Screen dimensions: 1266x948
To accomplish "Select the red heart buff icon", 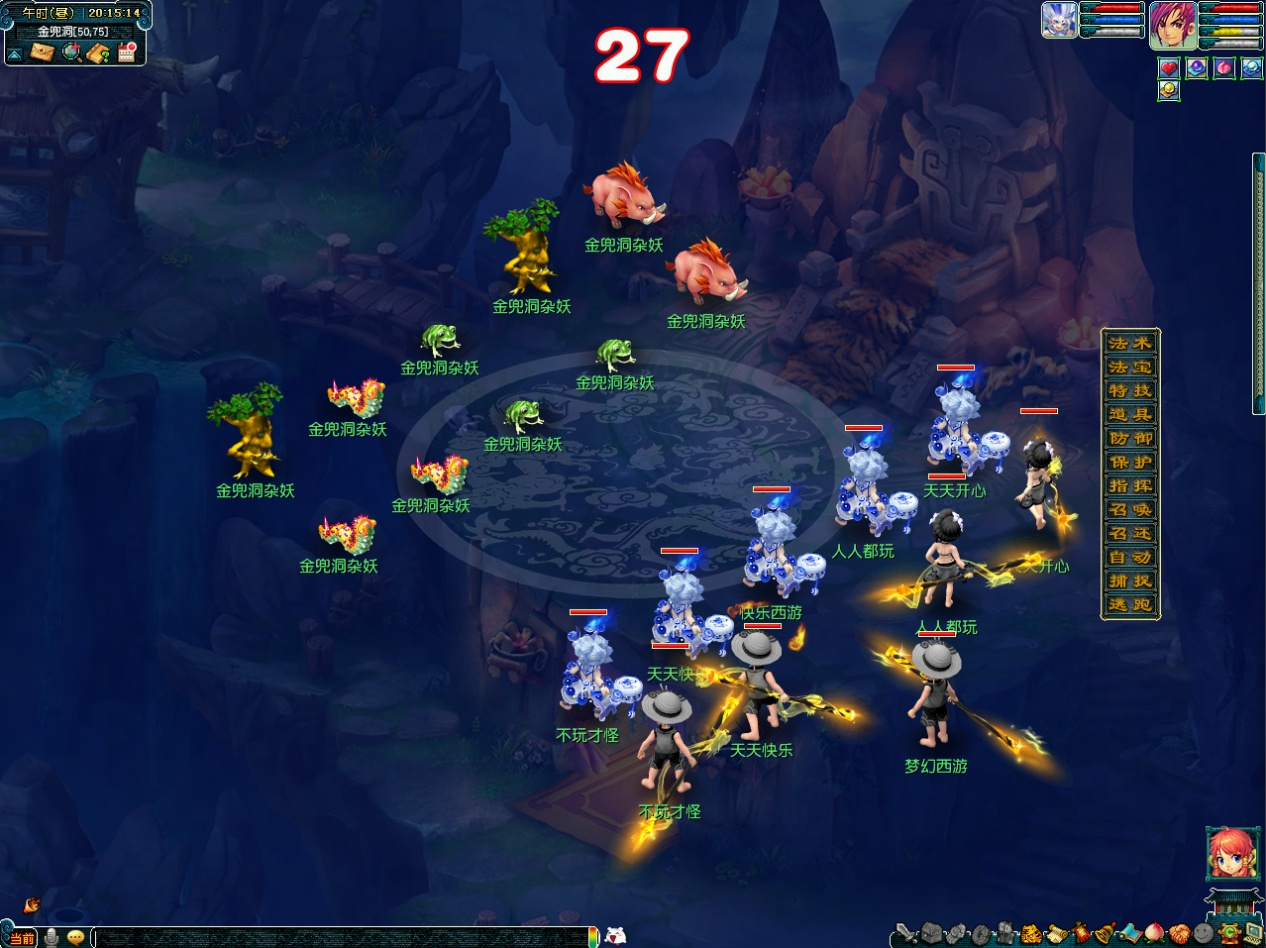I will pyautogui.click(x=1169, y=68).
